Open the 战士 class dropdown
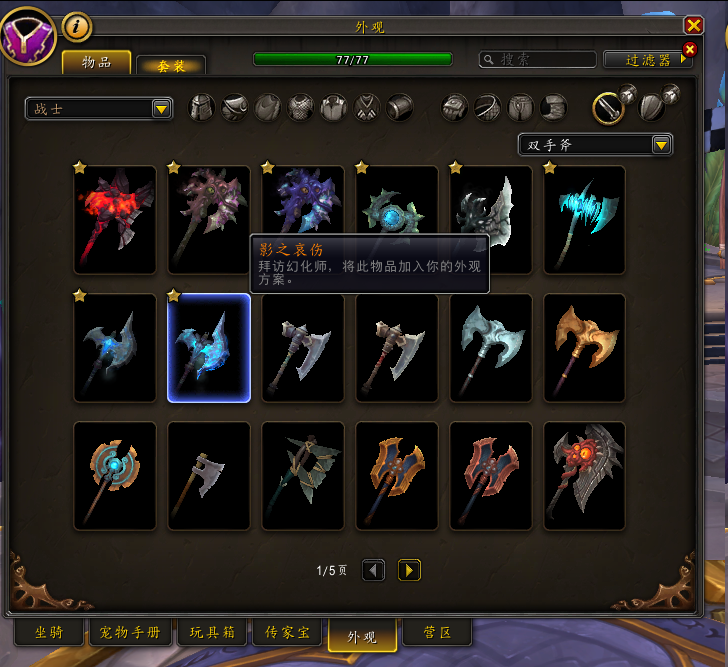This screenshot has height=667, width=728. (x=99, y=108)
